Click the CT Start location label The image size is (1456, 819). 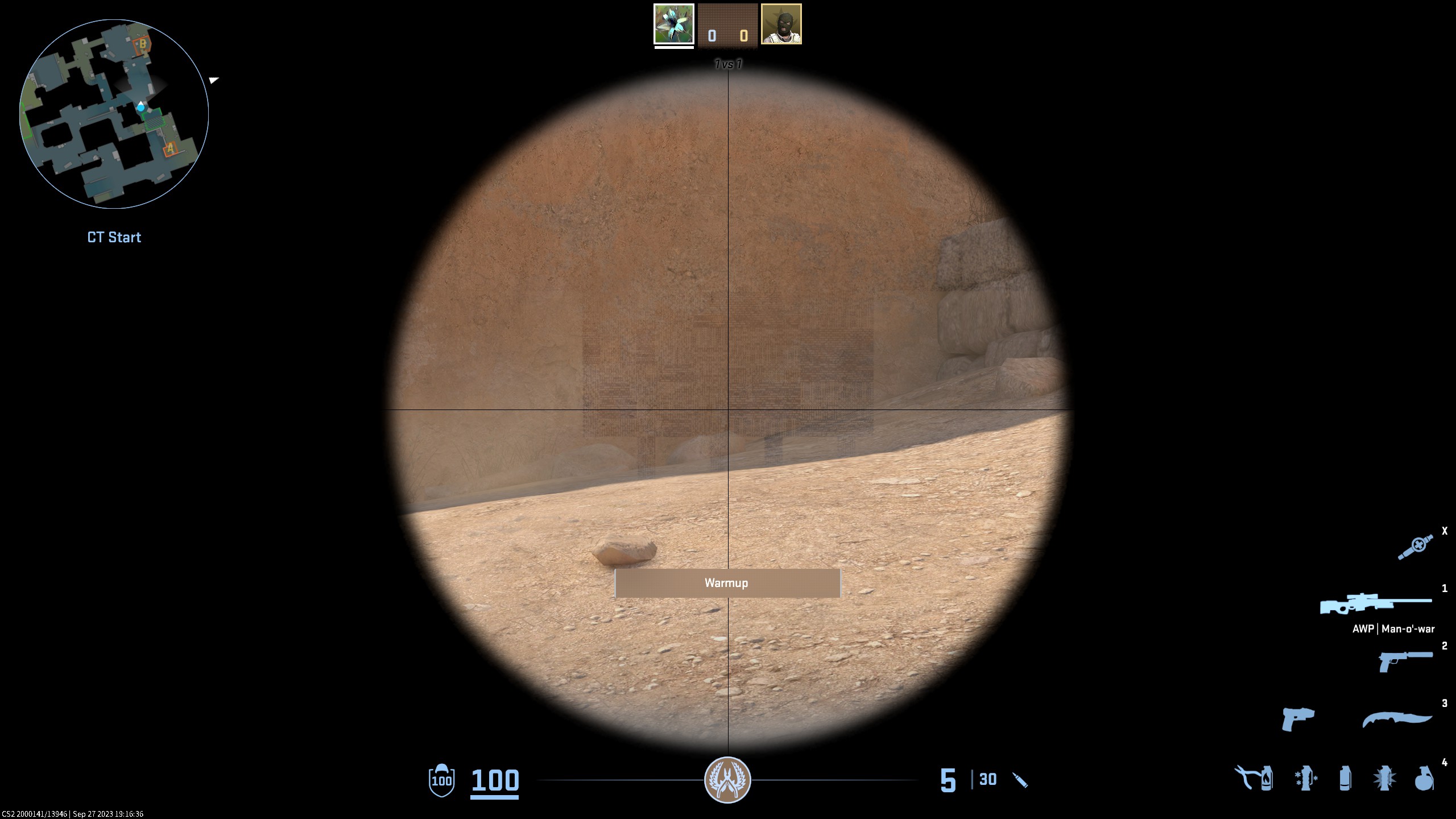113,237
